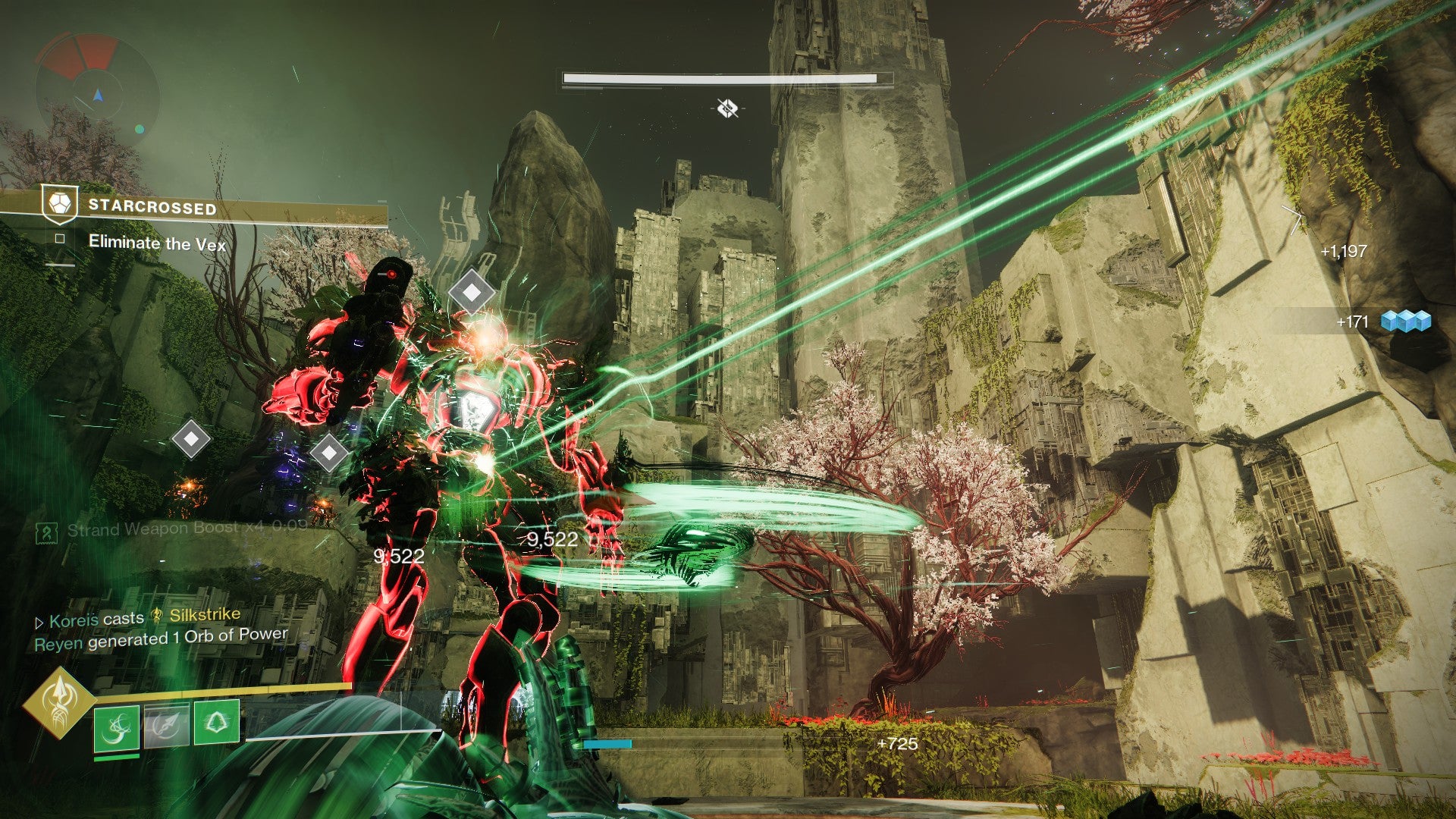Select the Reyen generated Orb of Power message
This screenshot has width=1456, height=819.
tap(161, 639)
